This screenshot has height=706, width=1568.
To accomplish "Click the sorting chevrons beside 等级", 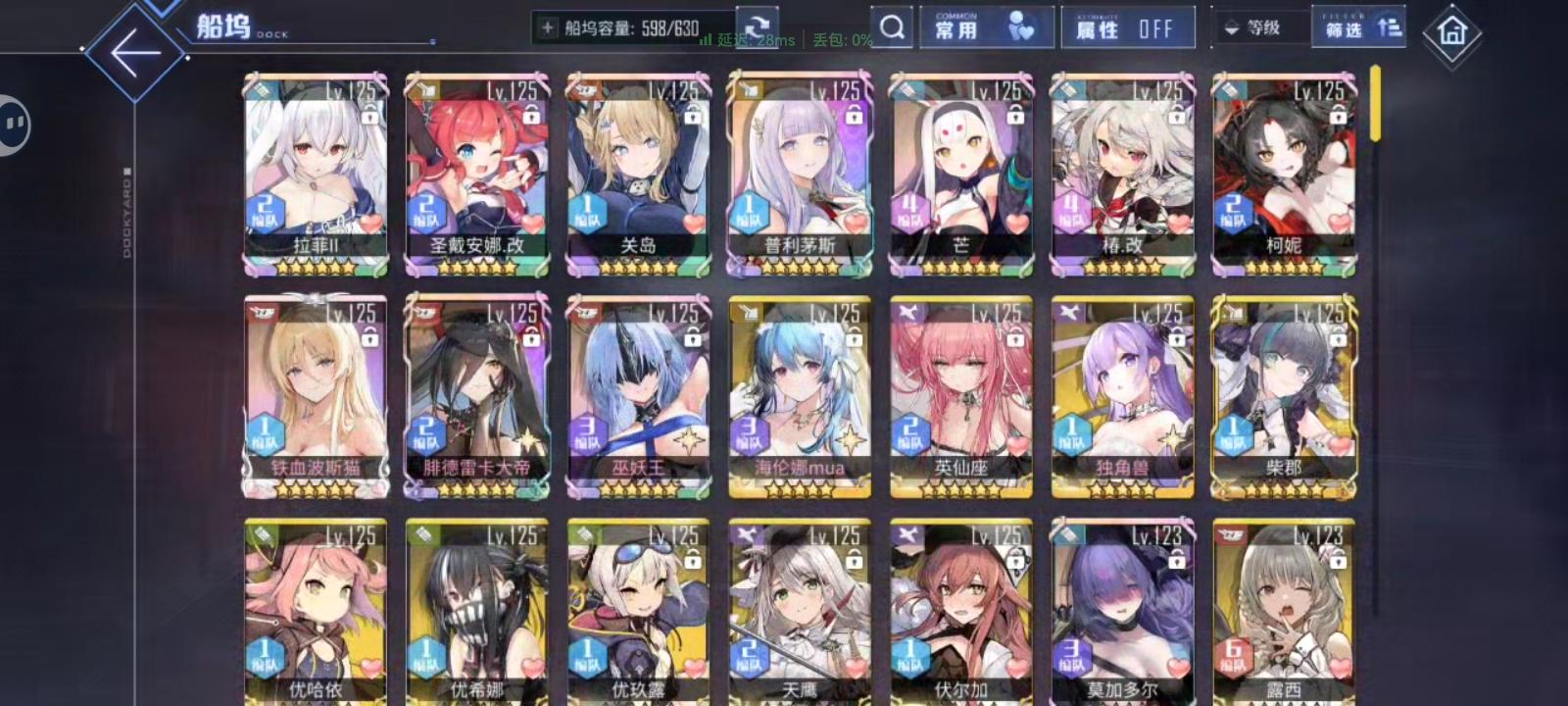I will (1232, 27).
